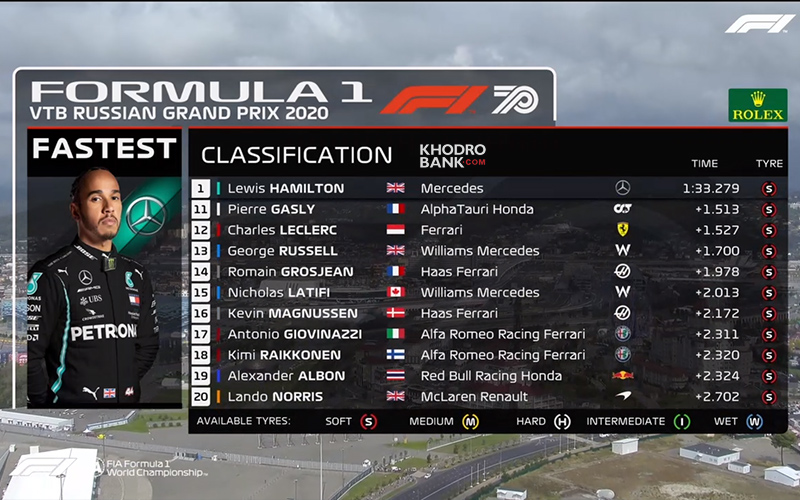Click the Intermediate tyre legend icon
The image size is (800, 500).
click(x=682, y=422)
